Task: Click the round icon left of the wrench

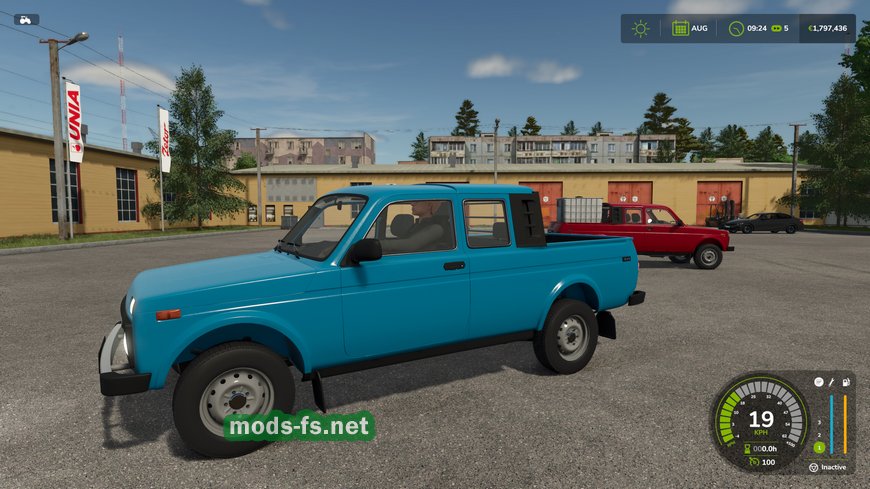Action: (x=817, y=382)
